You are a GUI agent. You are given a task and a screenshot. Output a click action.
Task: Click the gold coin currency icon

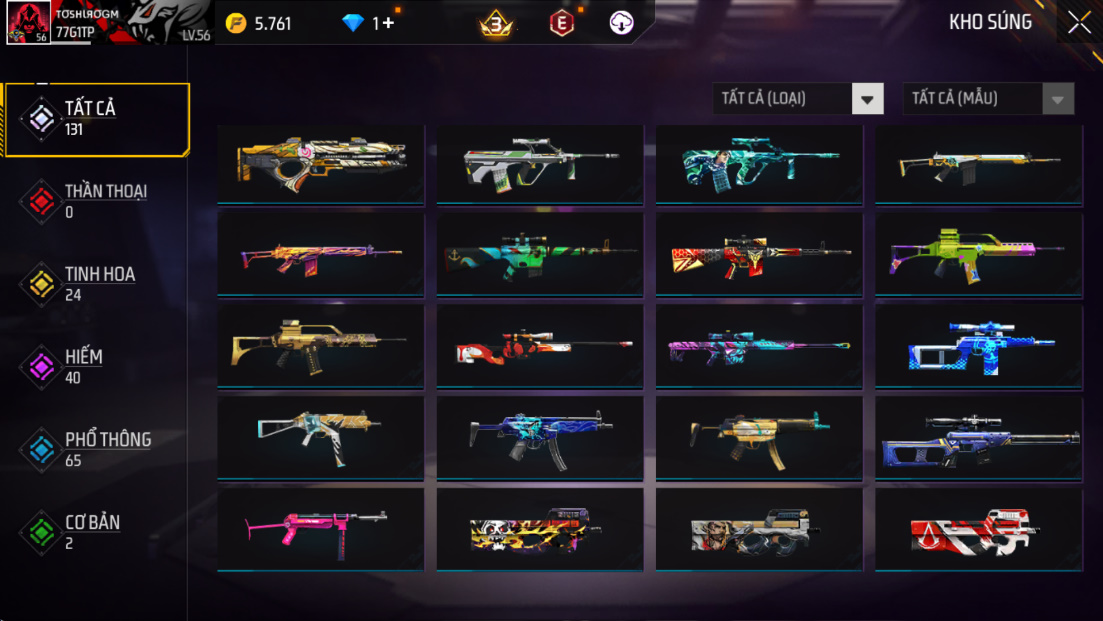[x=235, y=23]
